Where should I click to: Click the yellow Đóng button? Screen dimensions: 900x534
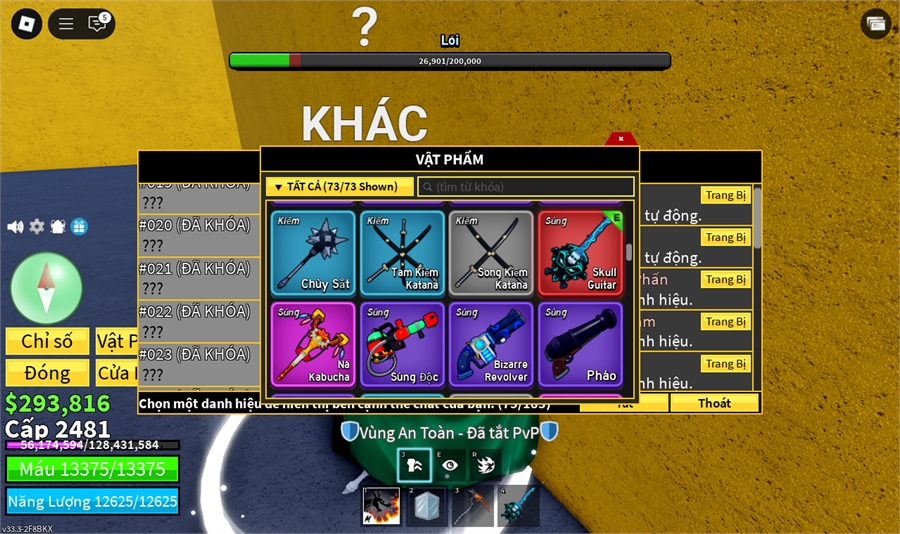(47, 373)
